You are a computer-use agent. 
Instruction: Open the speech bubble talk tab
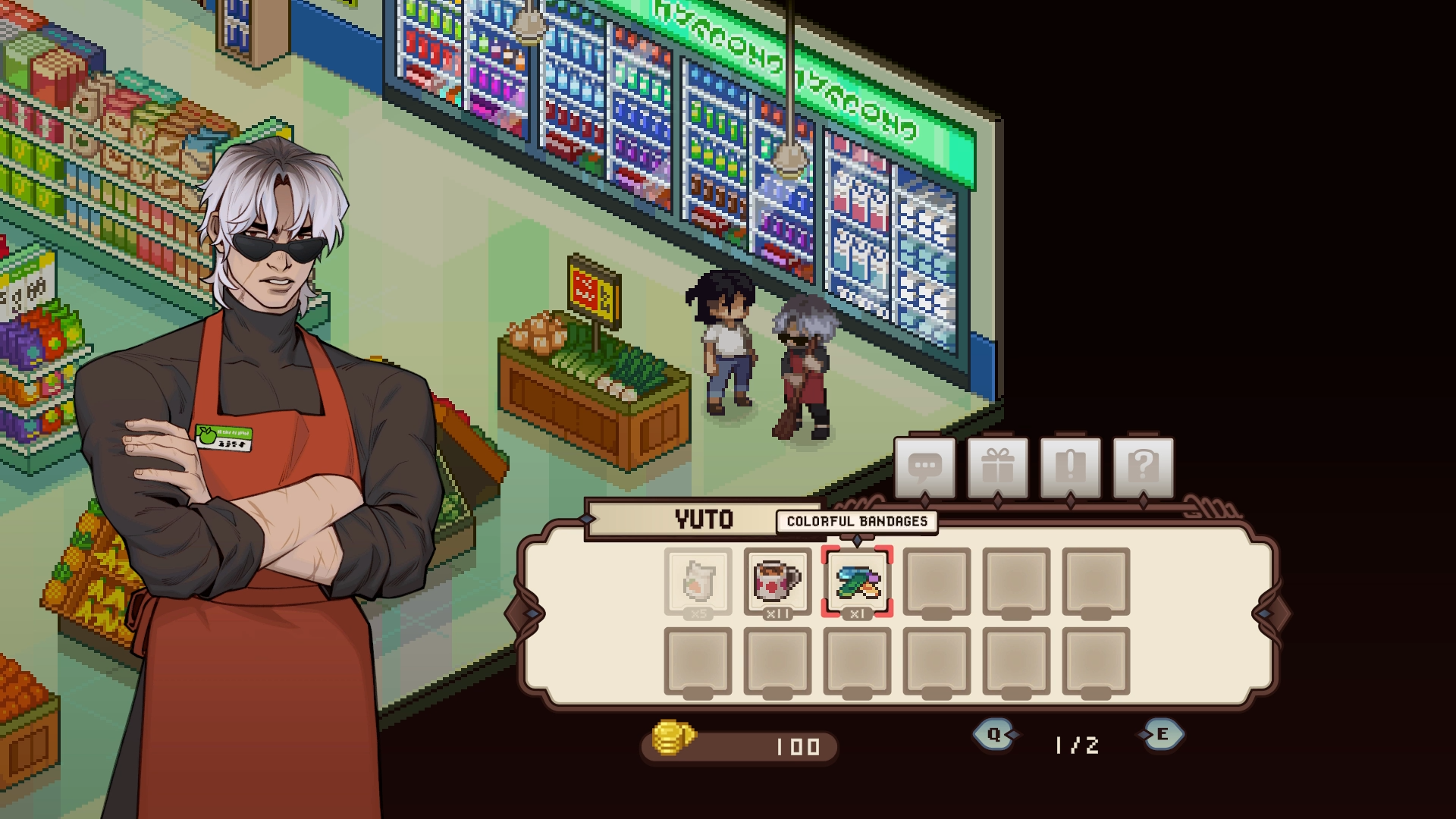click(924, 466)
